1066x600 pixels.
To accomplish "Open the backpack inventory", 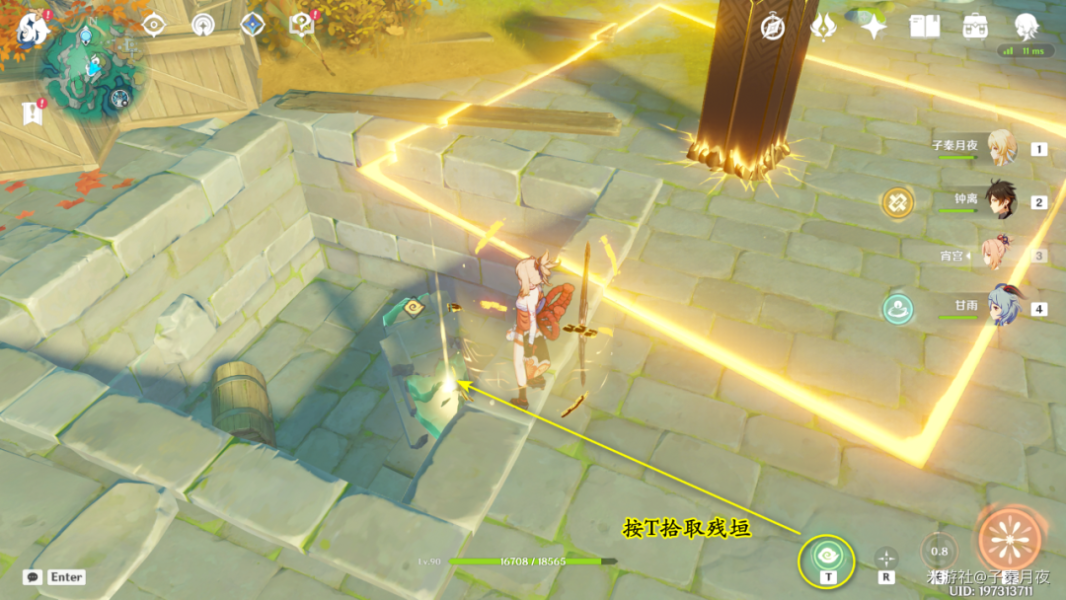I will click(976, 27).
